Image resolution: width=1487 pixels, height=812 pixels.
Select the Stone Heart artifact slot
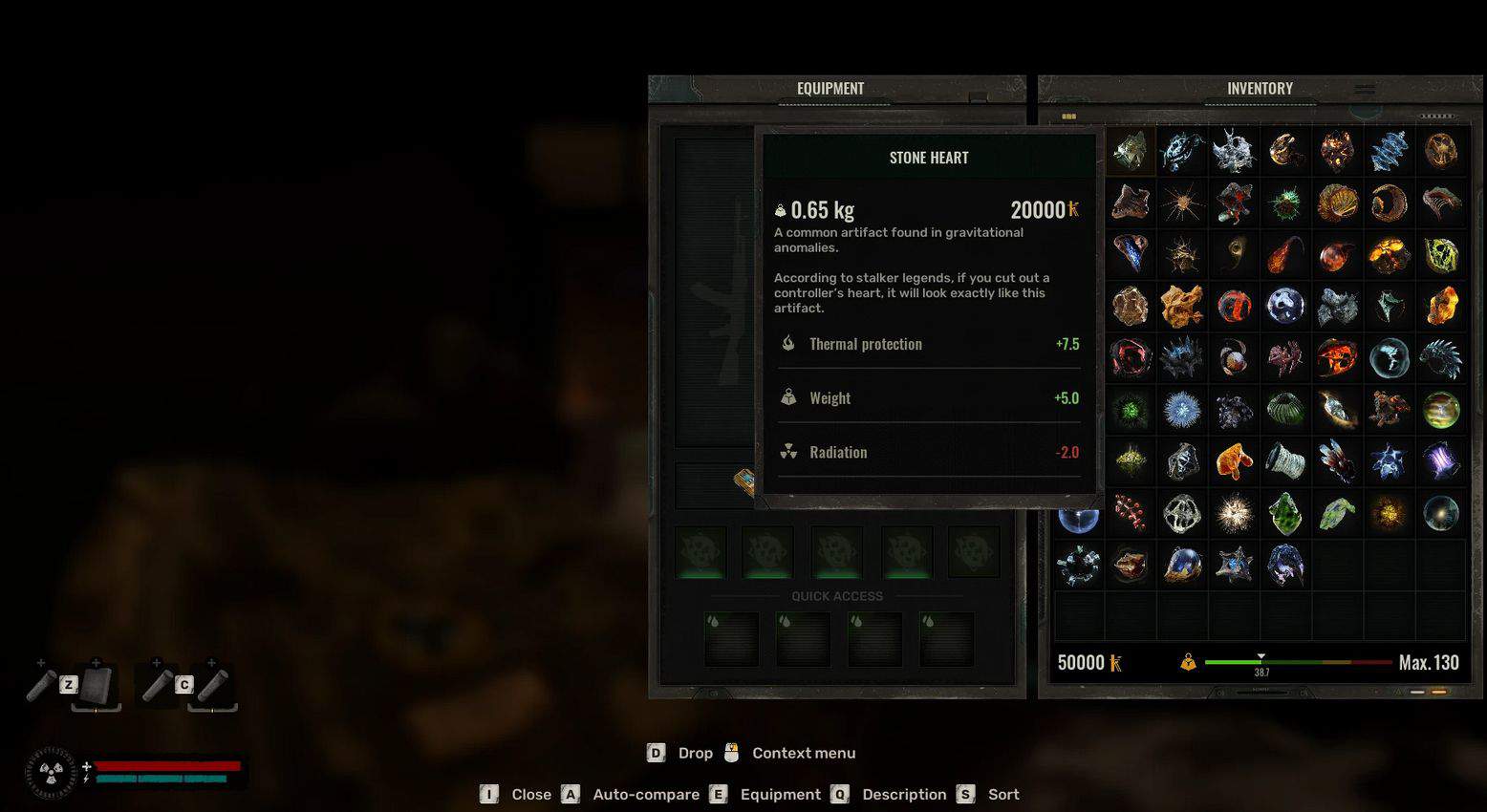(1130, 151)
